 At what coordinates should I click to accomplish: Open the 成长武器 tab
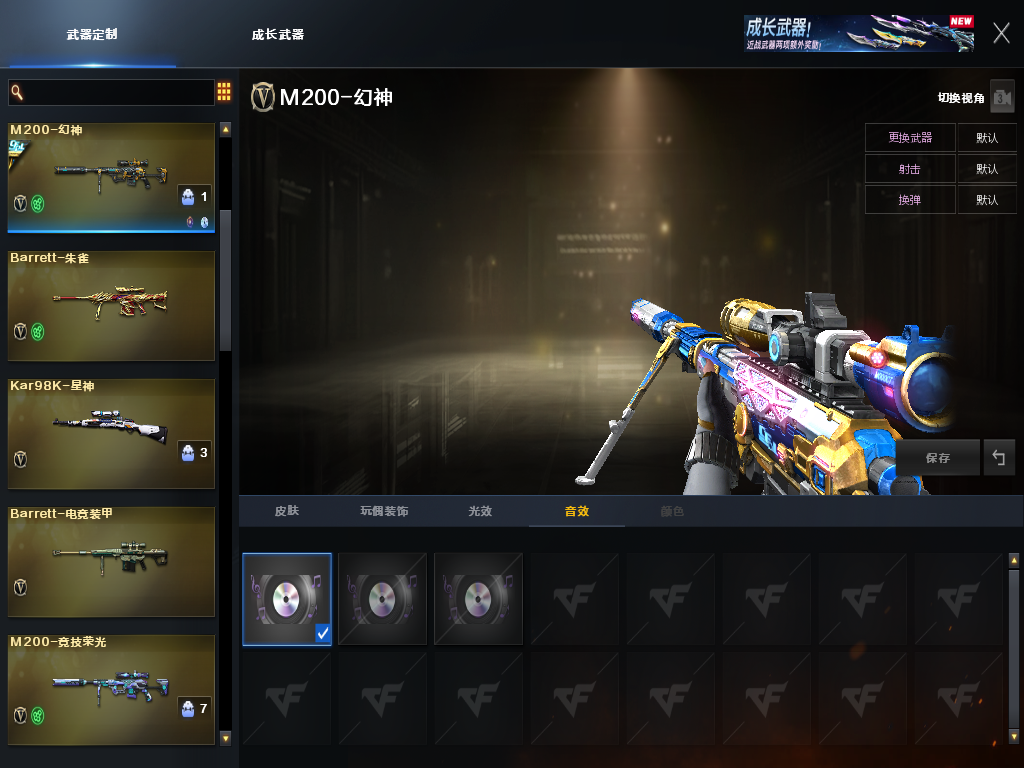(278, 34)
